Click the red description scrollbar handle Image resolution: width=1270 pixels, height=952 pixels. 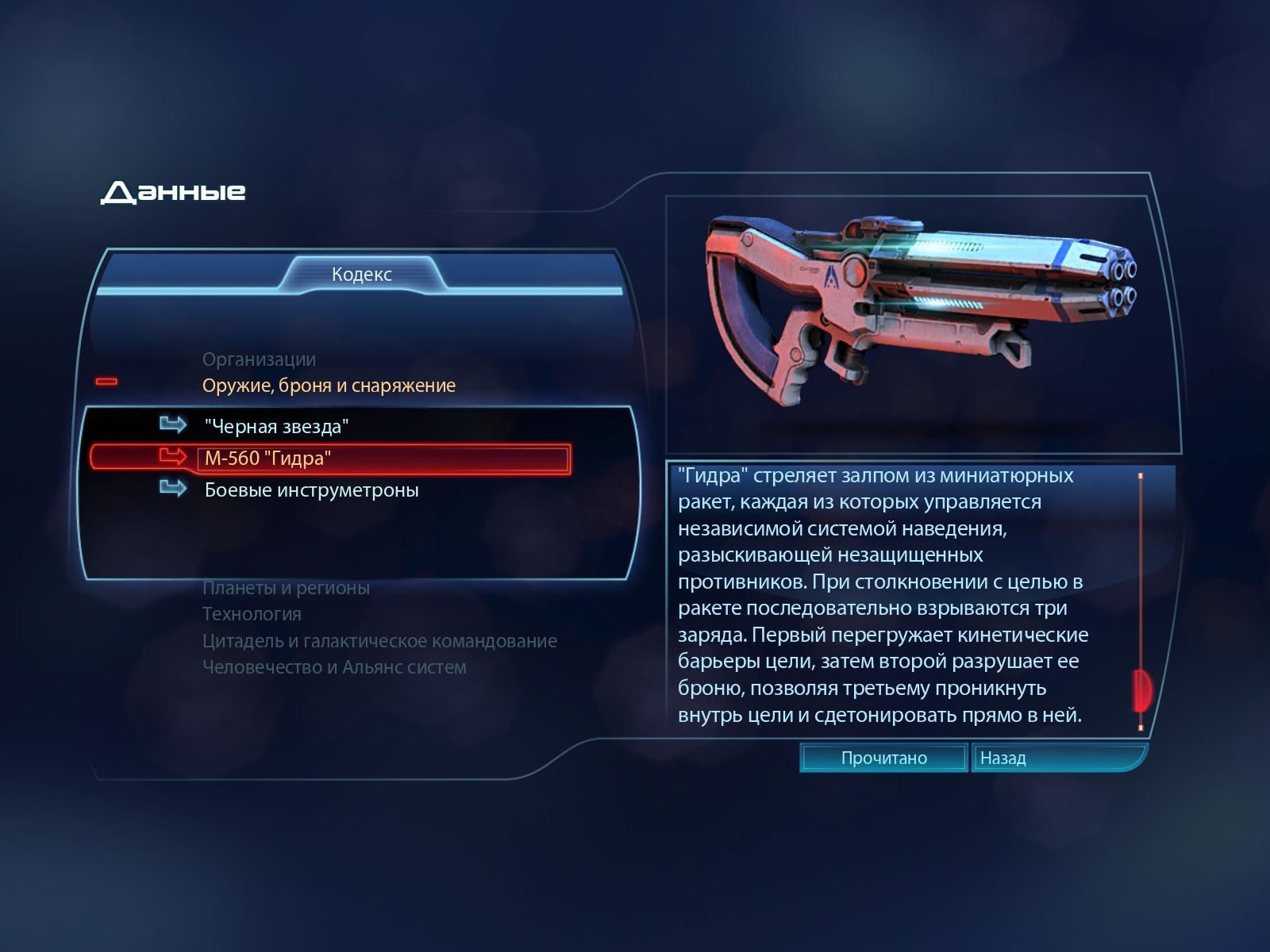pos(1142,690)
